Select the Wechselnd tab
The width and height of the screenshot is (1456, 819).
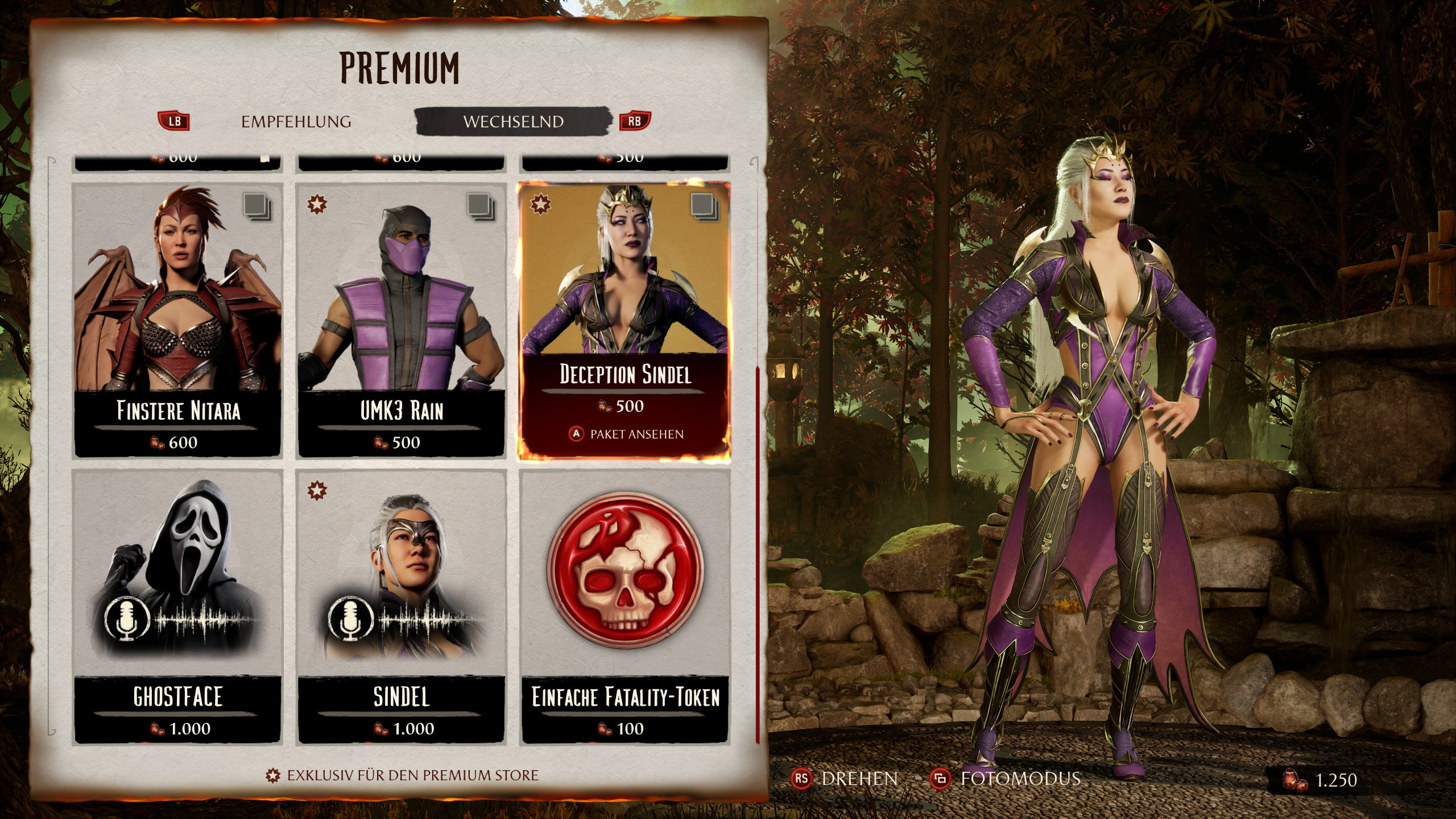[513, 122]
